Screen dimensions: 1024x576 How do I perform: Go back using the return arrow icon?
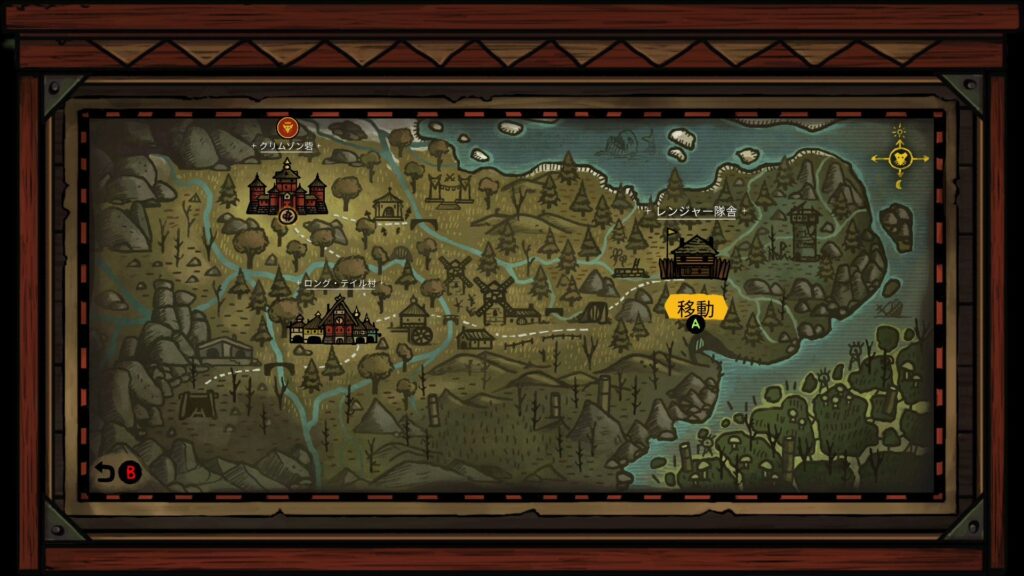[104, 472]
